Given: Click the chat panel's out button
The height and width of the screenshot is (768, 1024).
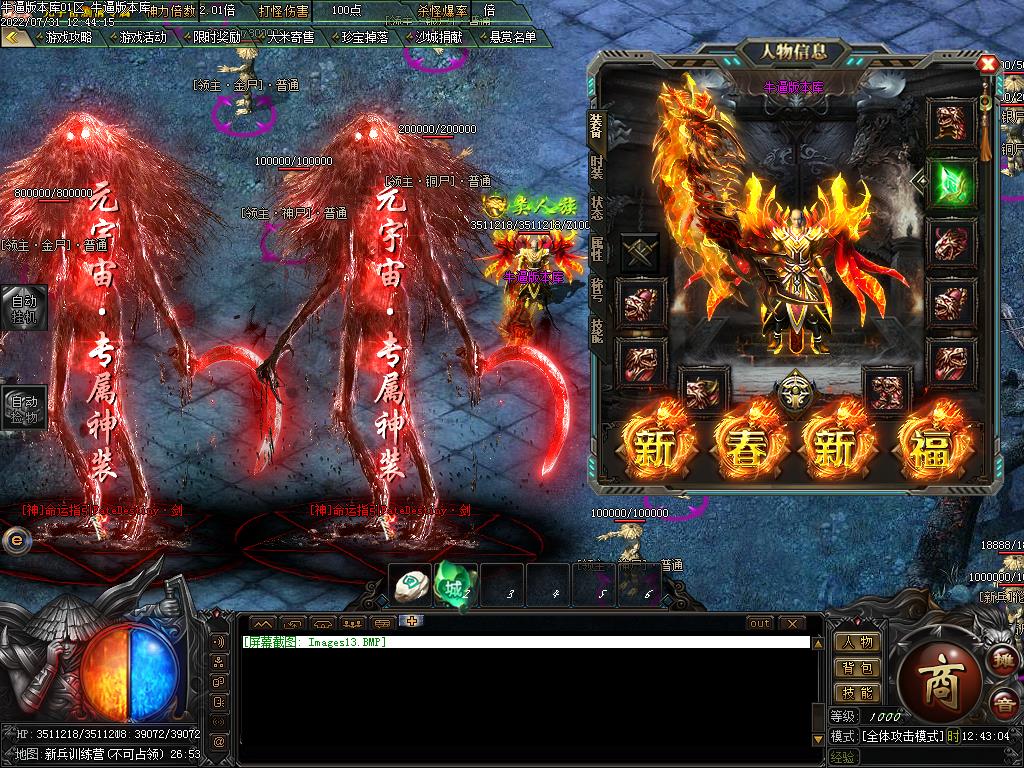Looking at the screenshot, I should (760, 623).
